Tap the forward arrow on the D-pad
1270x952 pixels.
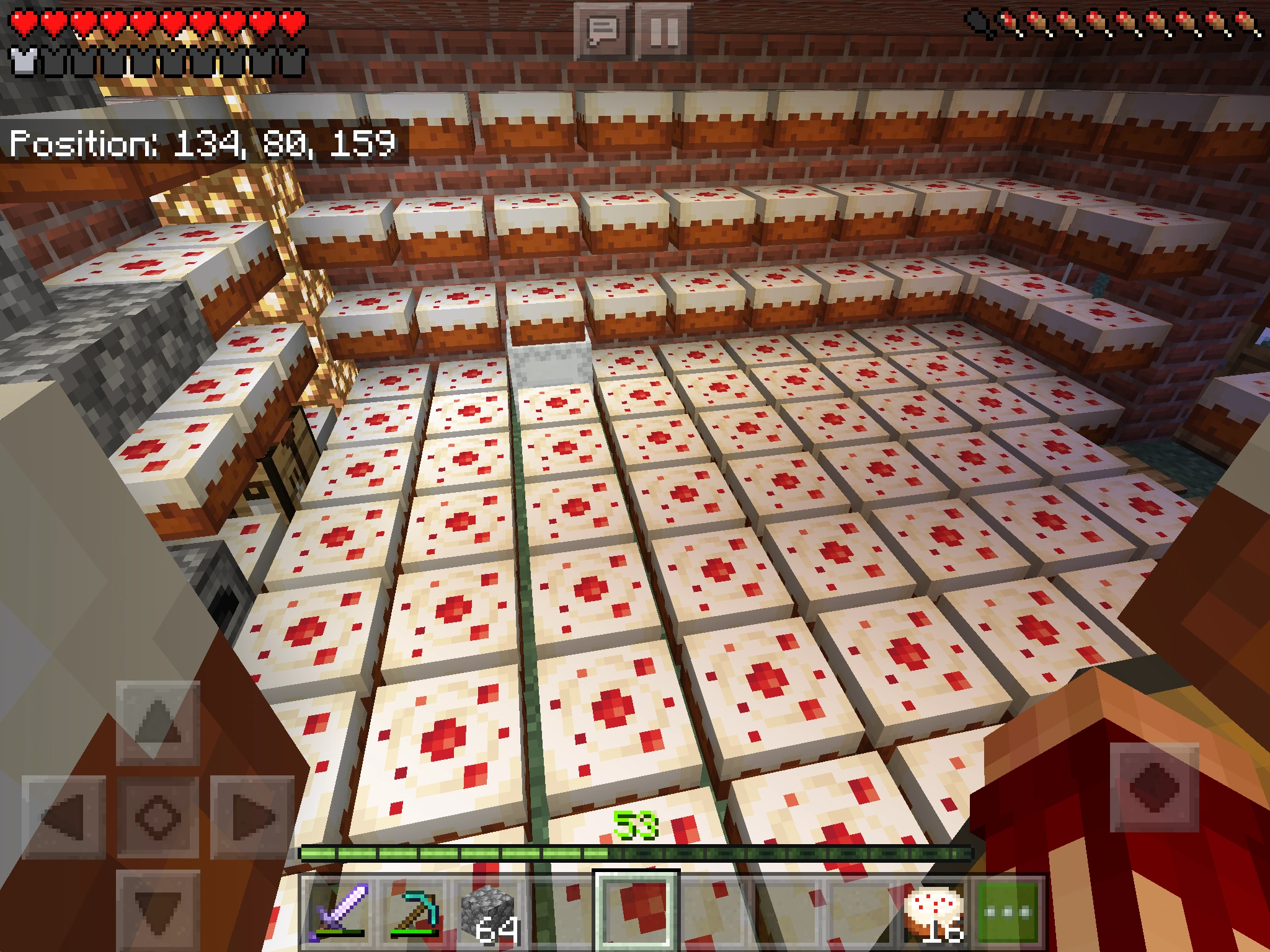pyautogui.click(x=158, y=722)
